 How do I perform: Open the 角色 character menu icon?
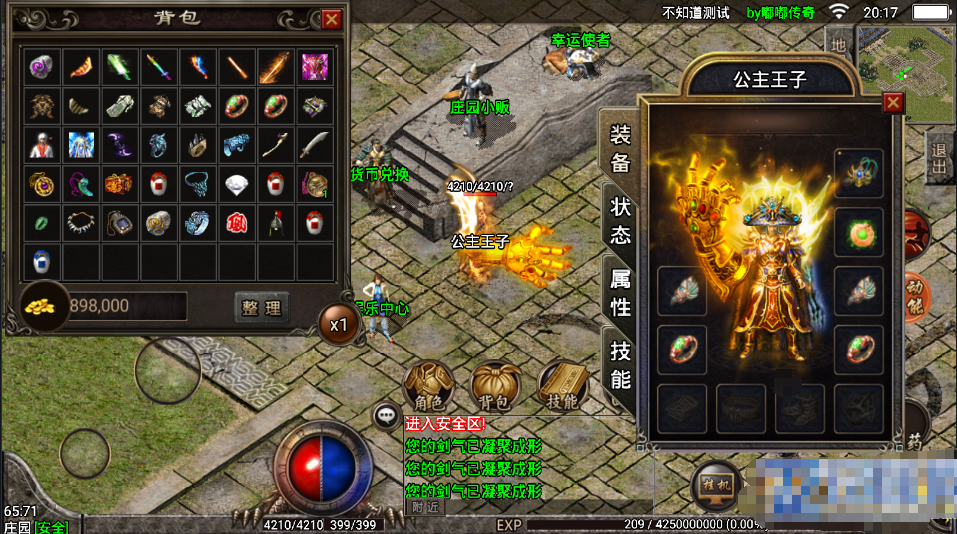pyautogui.click(x=428, y=385)
